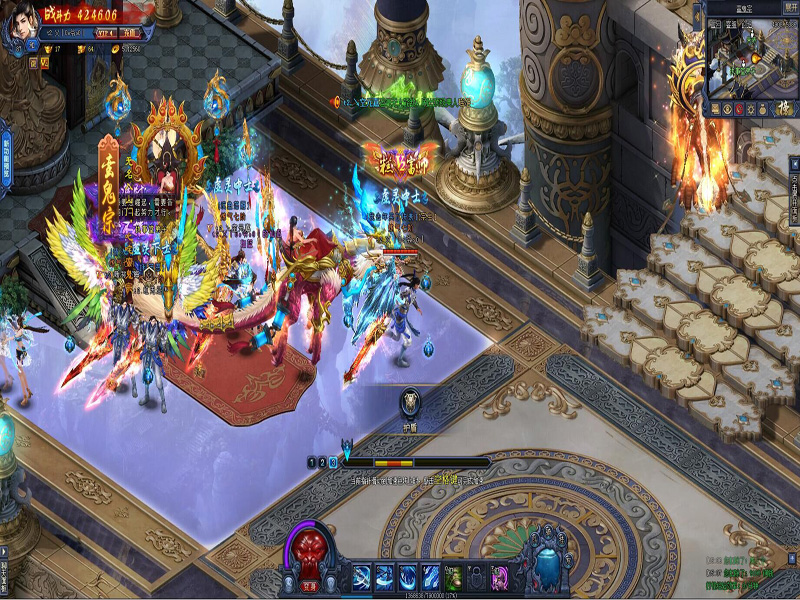Viewport: 800px width, 600px height.
Task: Select skill bar page 2
Action: [322, 463]
